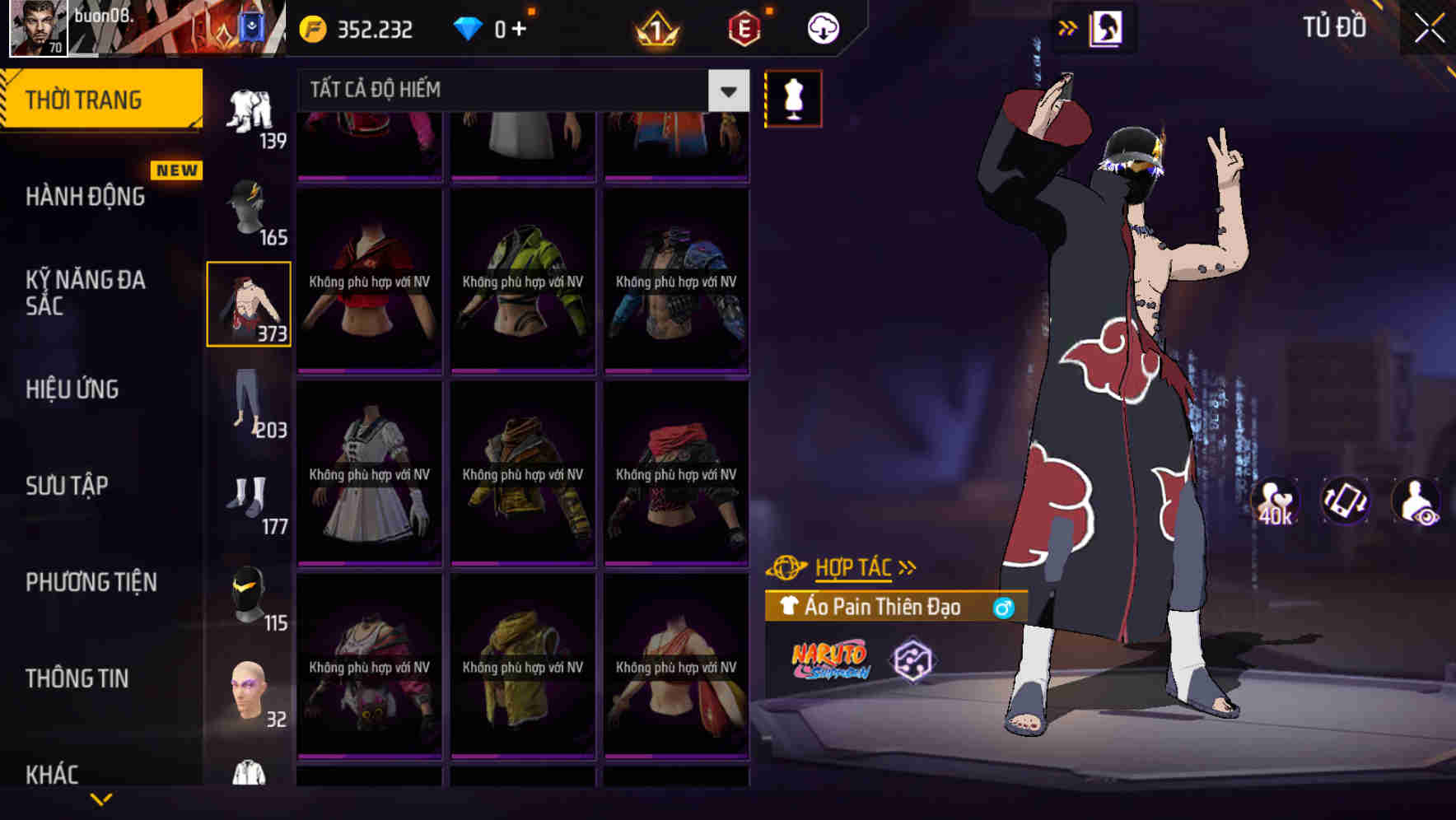
Task: Click the red E badge icon
Action: (744, 27)
